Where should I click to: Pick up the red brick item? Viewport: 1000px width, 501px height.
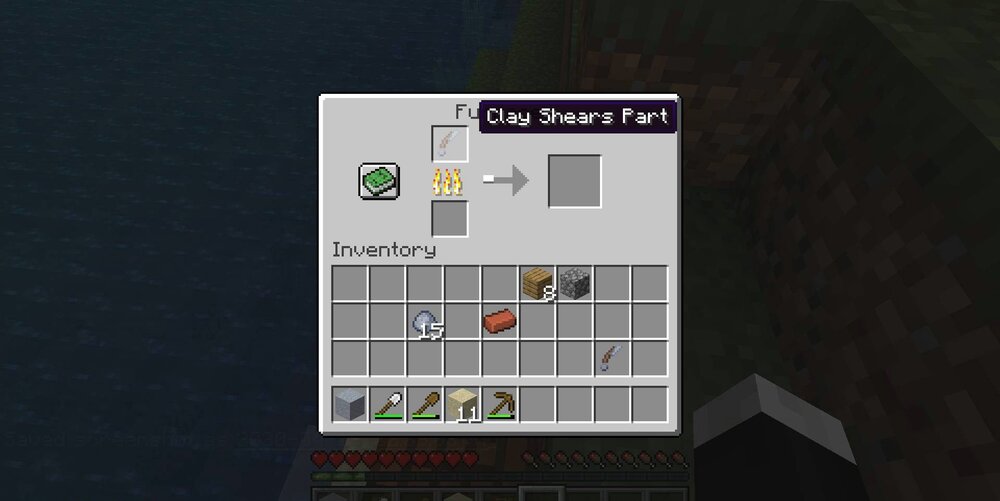pos(500,321)
